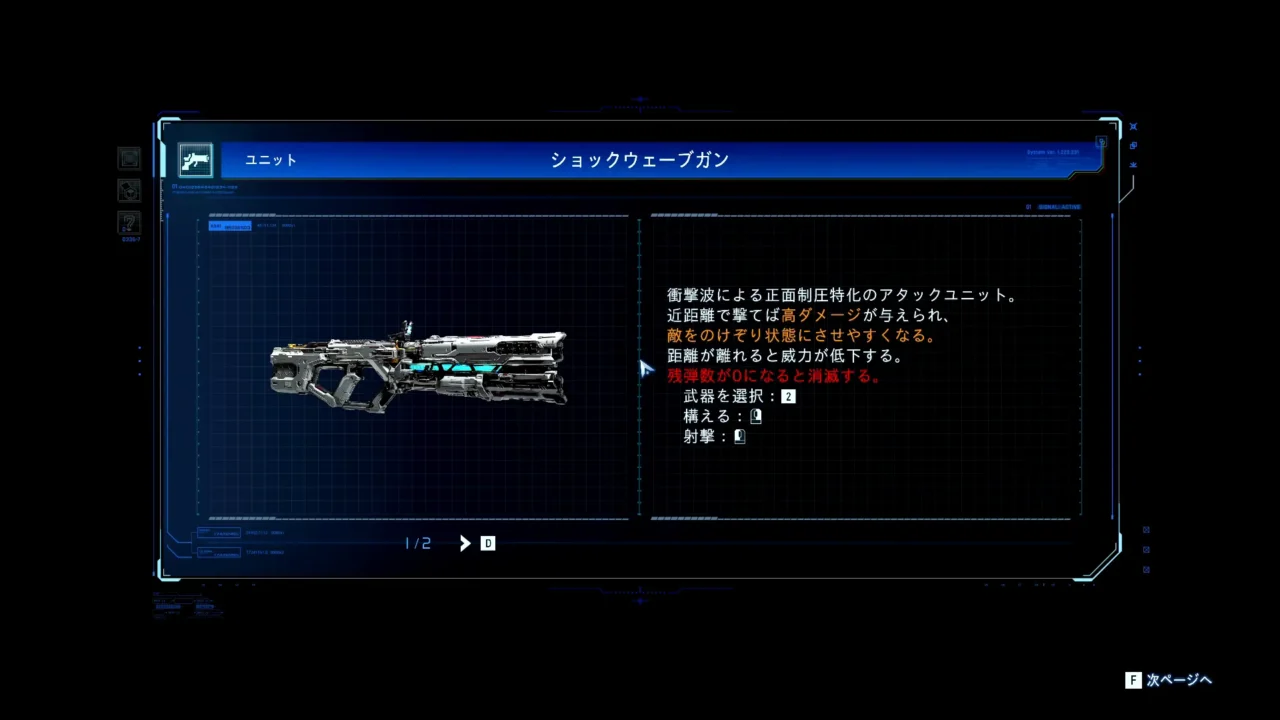Select the cube side icon
Screen dimensions: 1280x720
click(129, 190)
